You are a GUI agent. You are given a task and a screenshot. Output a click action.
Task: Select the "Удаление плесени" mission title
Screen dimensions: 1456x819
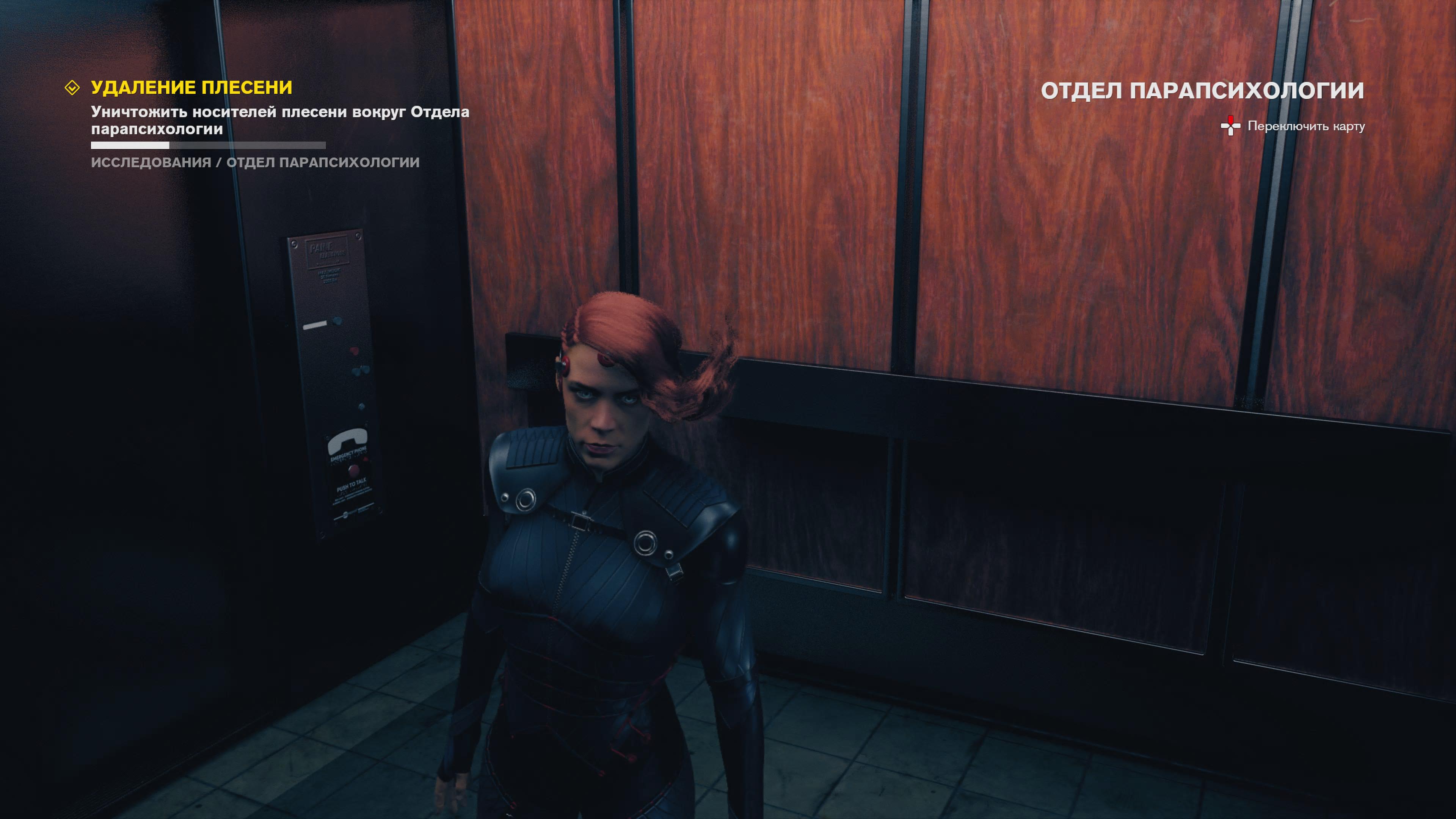click(x=191, y=88)
